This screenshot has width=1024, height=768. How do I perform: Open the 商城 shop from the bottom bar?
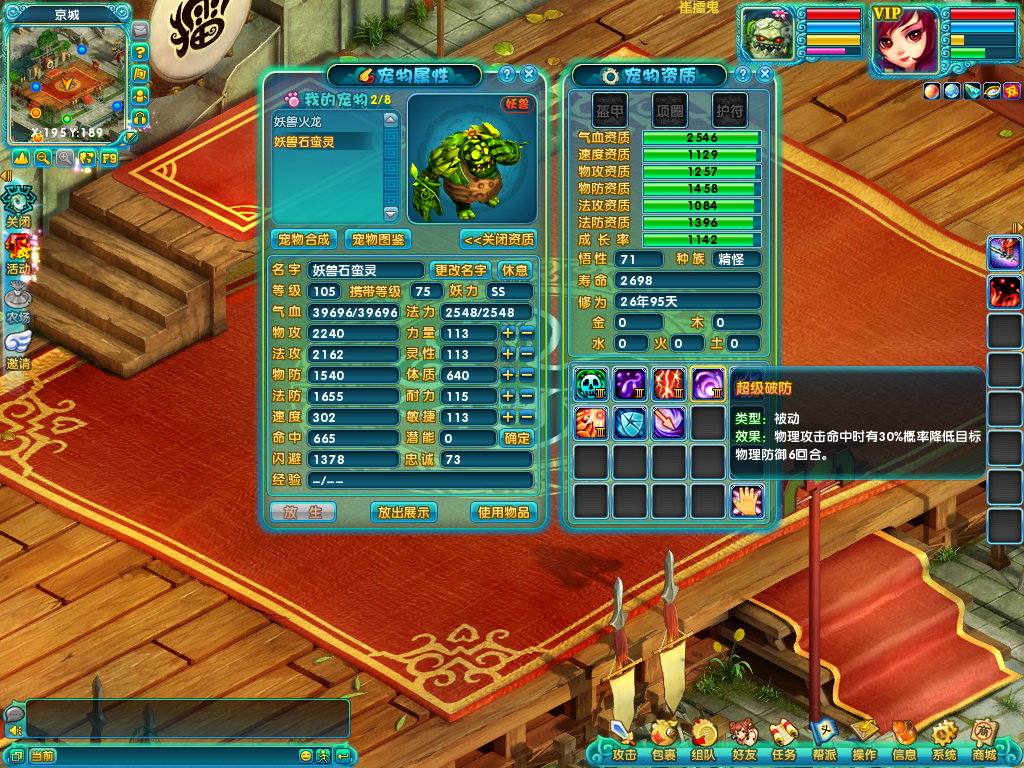click(984, 744)
